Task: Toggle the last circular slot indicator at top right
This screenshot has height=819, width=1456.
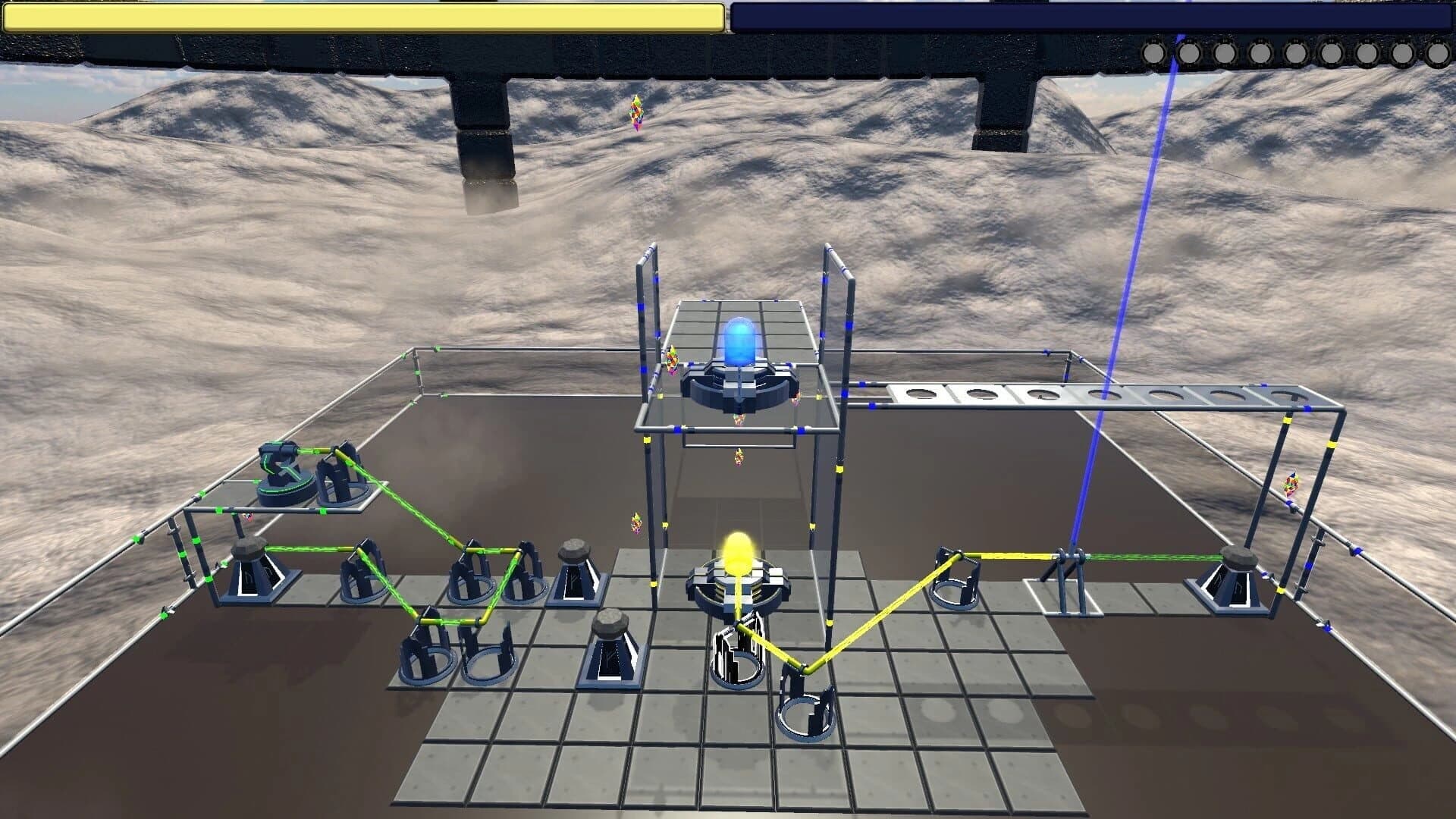Action: [1439, 52]
